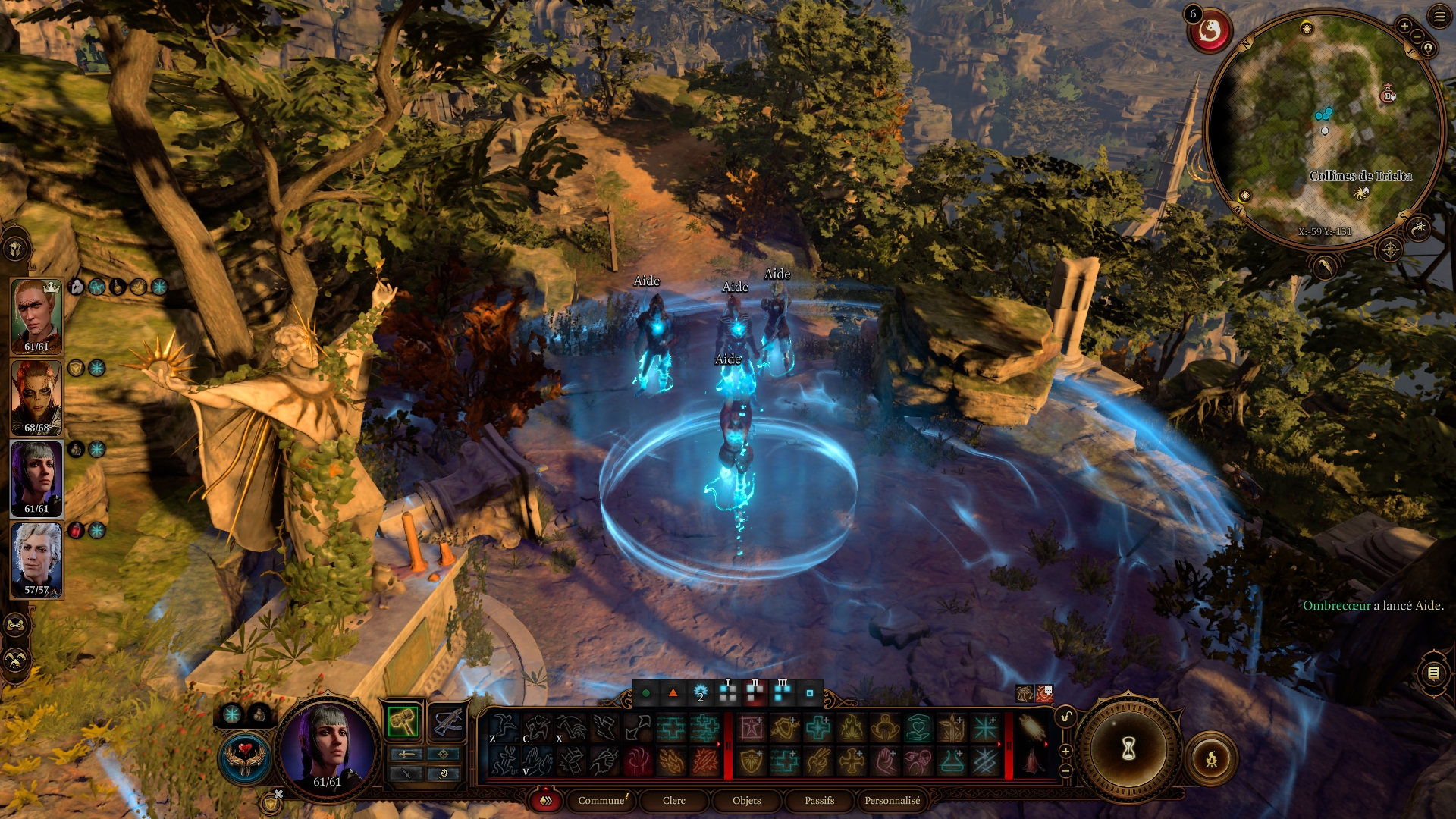The image size is (1456, 819).
Task: Add a hotbar row with plus button
Action: [1065, 751]
